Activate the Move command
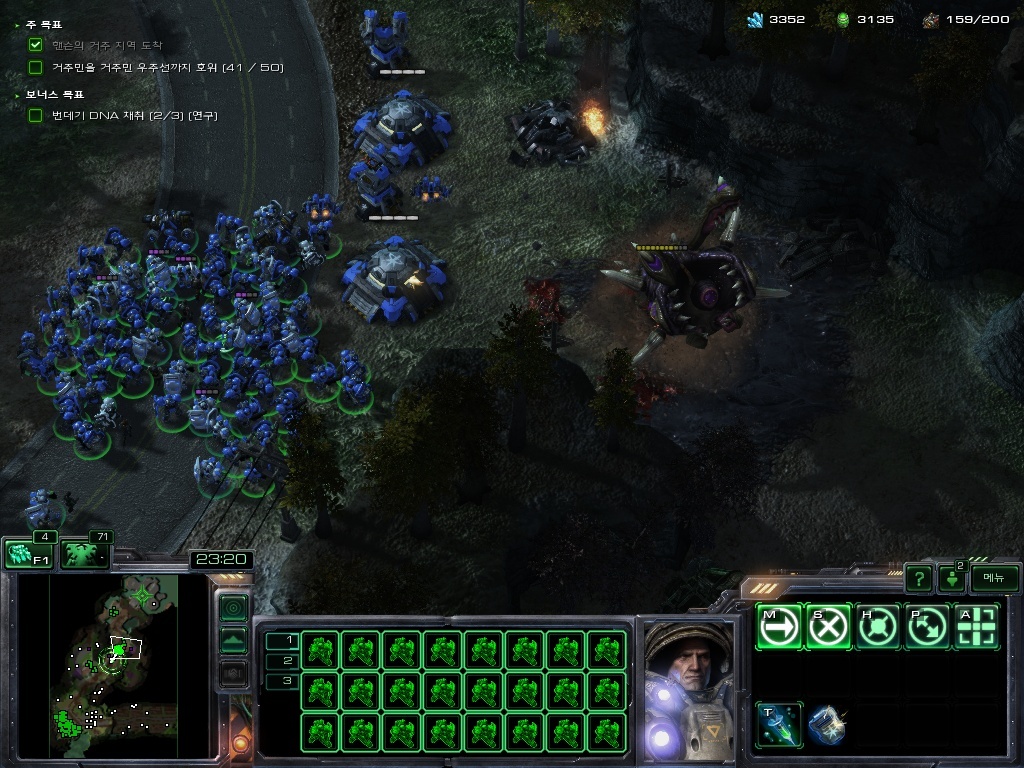Screen dimensions: 1024x768 tap(778, 627)
